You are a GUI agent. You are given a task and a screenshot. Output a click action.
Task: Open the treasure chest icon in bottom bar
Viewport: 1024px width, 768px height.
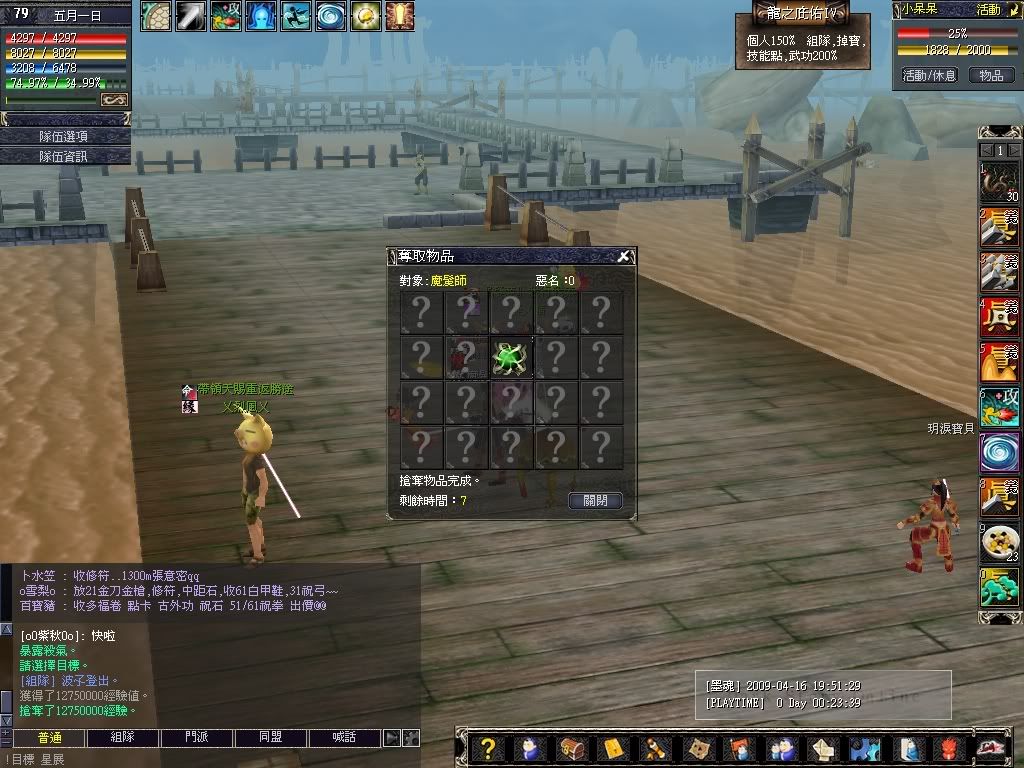(571, 748)
